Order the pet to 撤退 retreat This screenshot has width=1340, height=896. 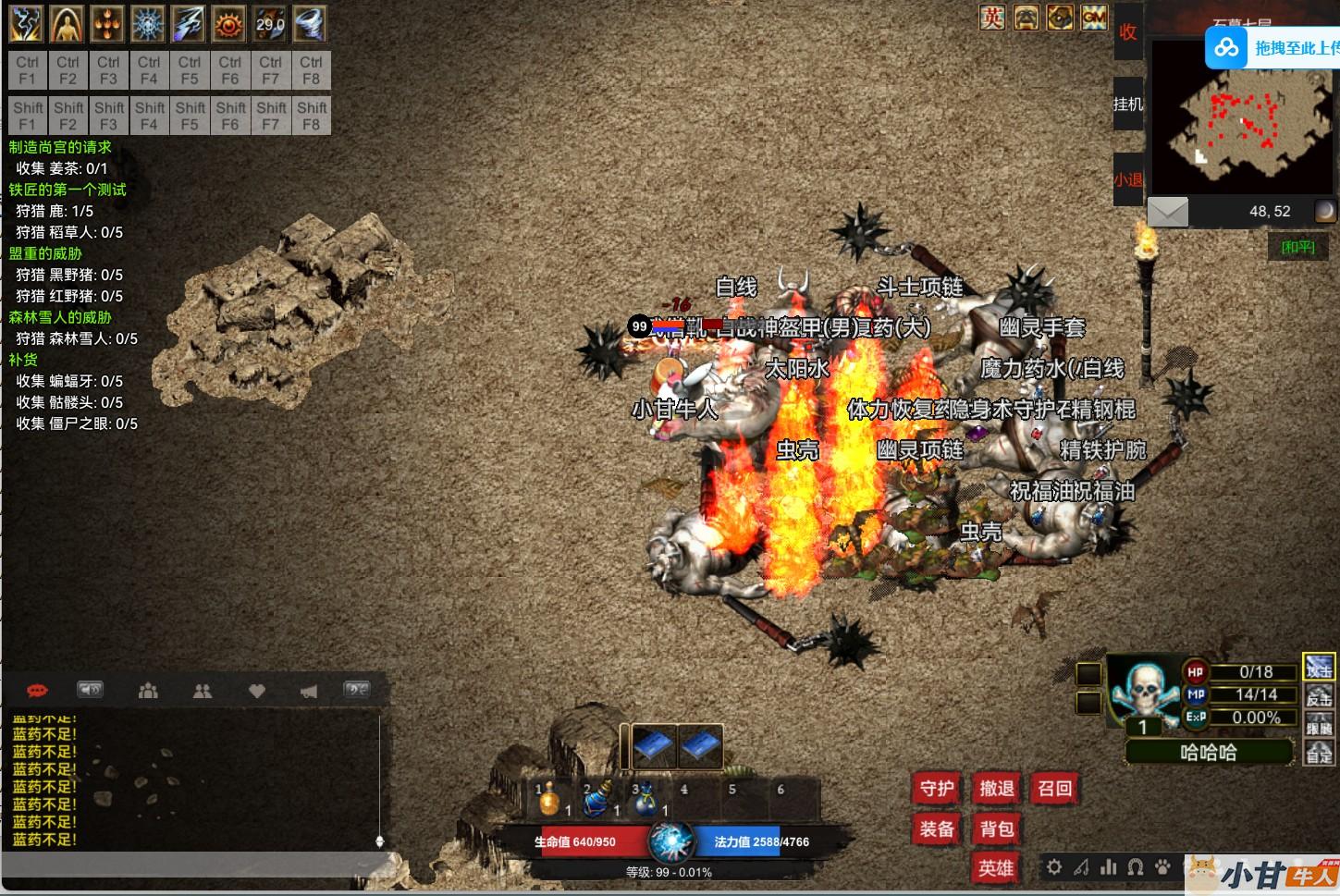point(997,789)
